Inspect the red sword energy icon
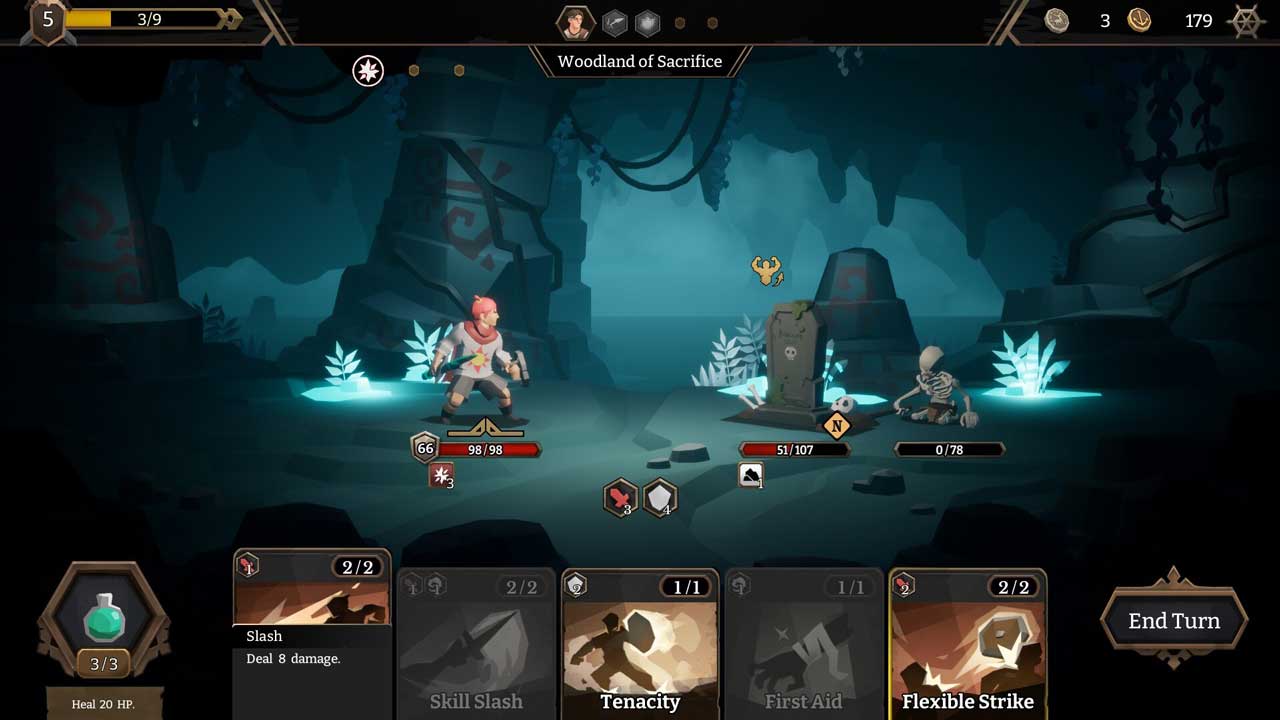 620,497
